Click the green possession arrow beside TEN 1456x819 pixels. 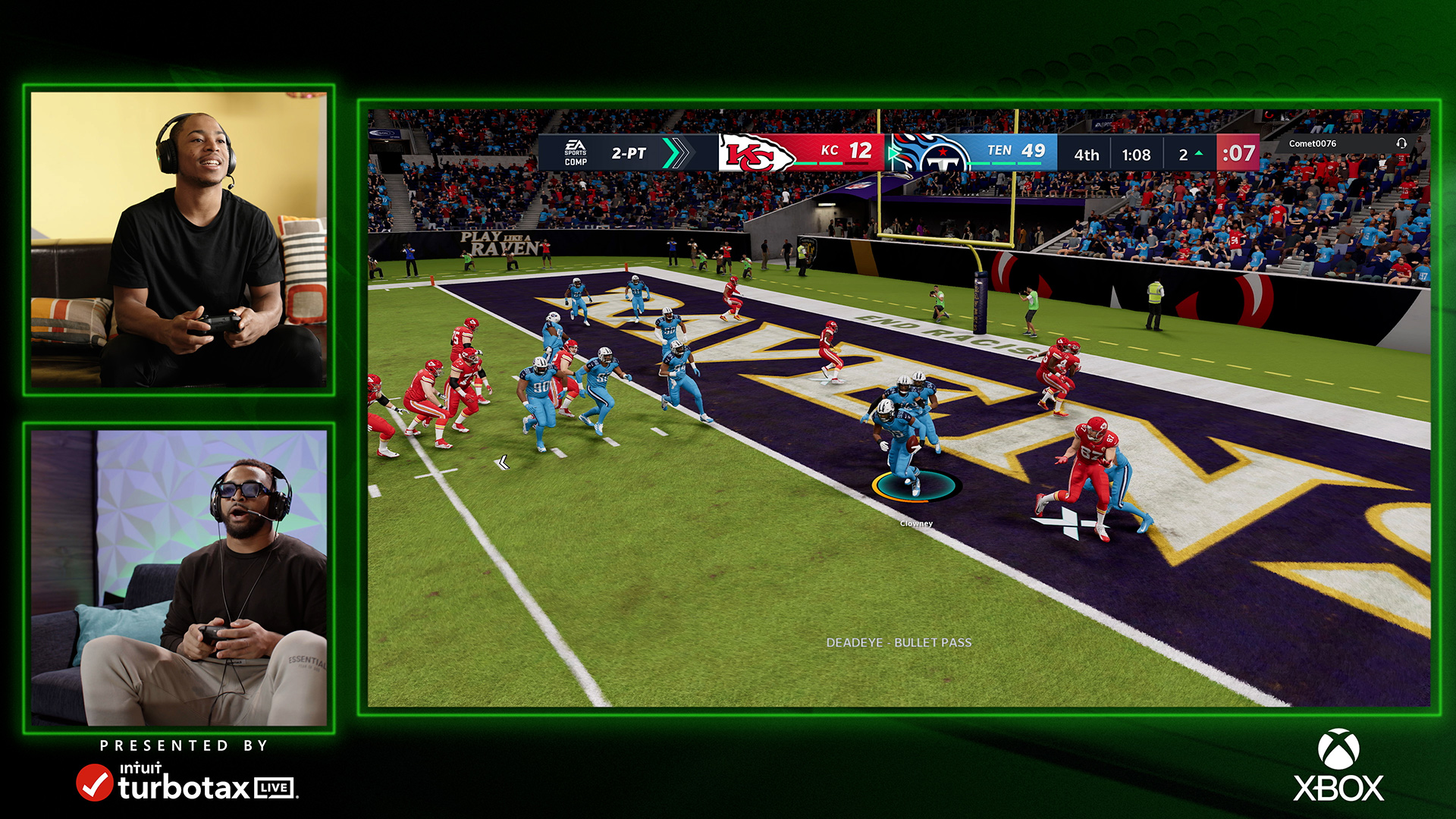point(893,151)
